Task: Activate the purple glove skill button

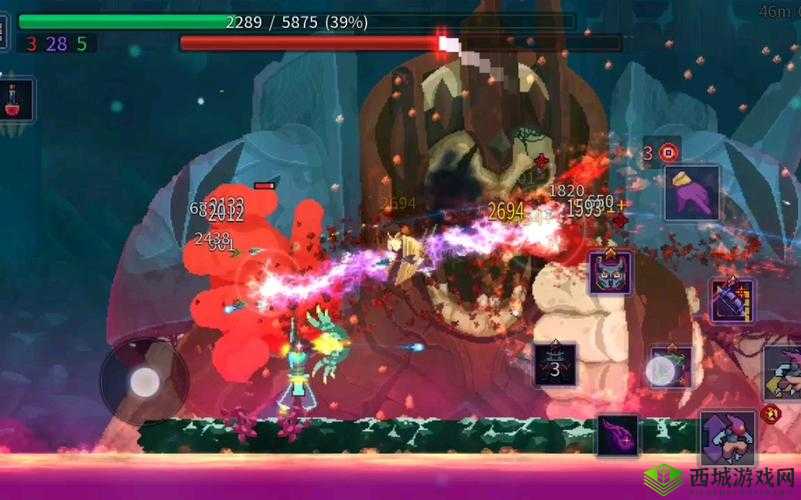Action: [692, 192]
